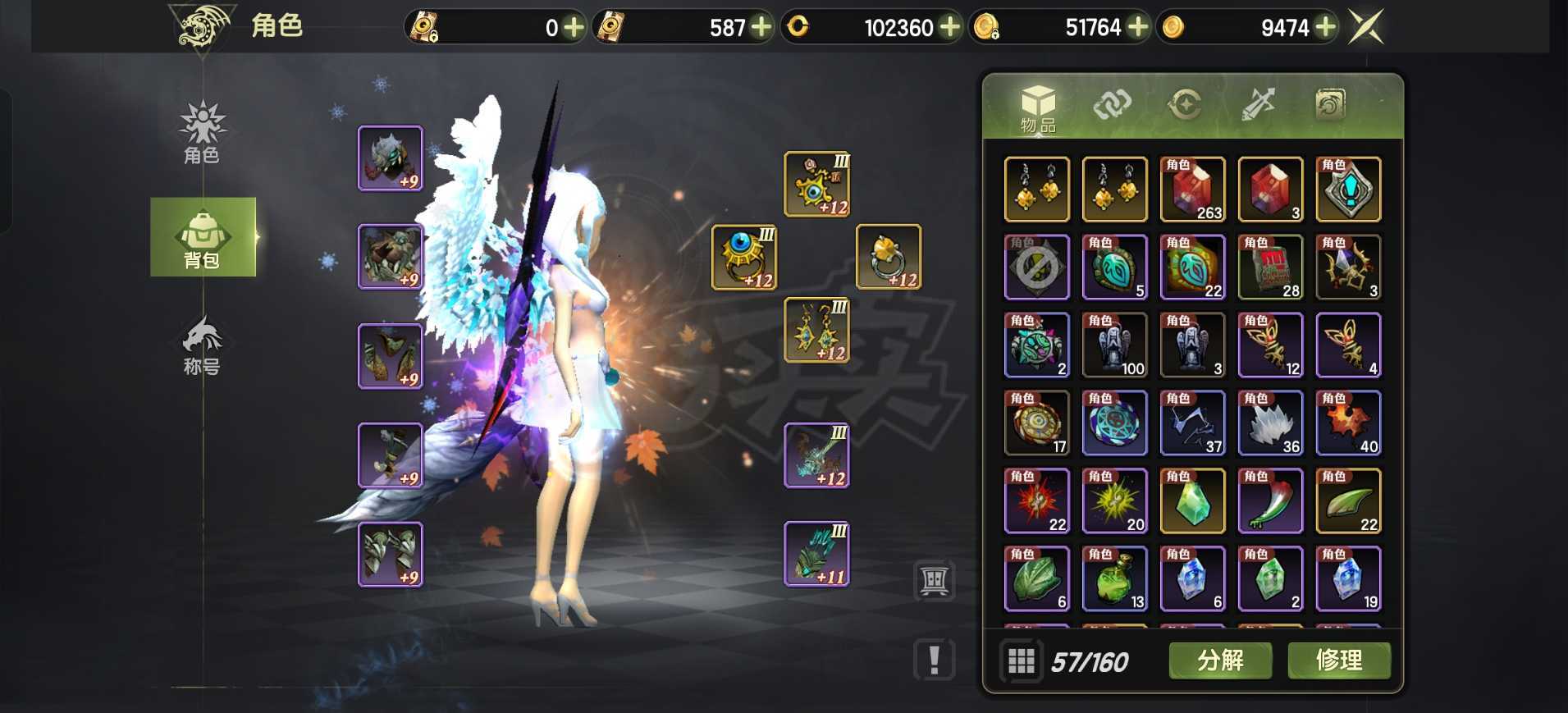
Task: Open the 物品 items inventory tab
Action: tap(1038, 108)
